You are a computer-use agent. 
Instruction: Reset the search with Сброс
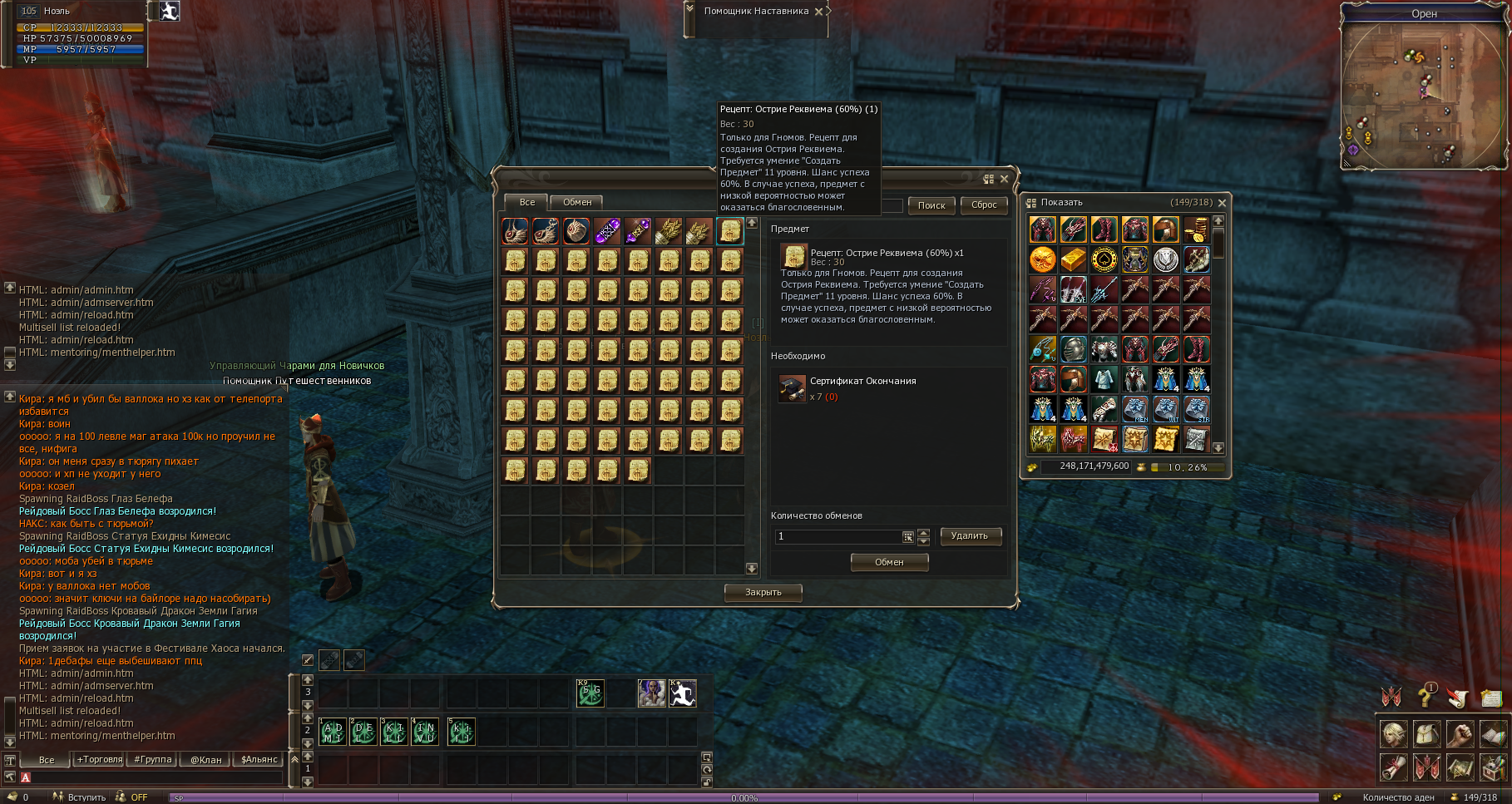[984, 205]
